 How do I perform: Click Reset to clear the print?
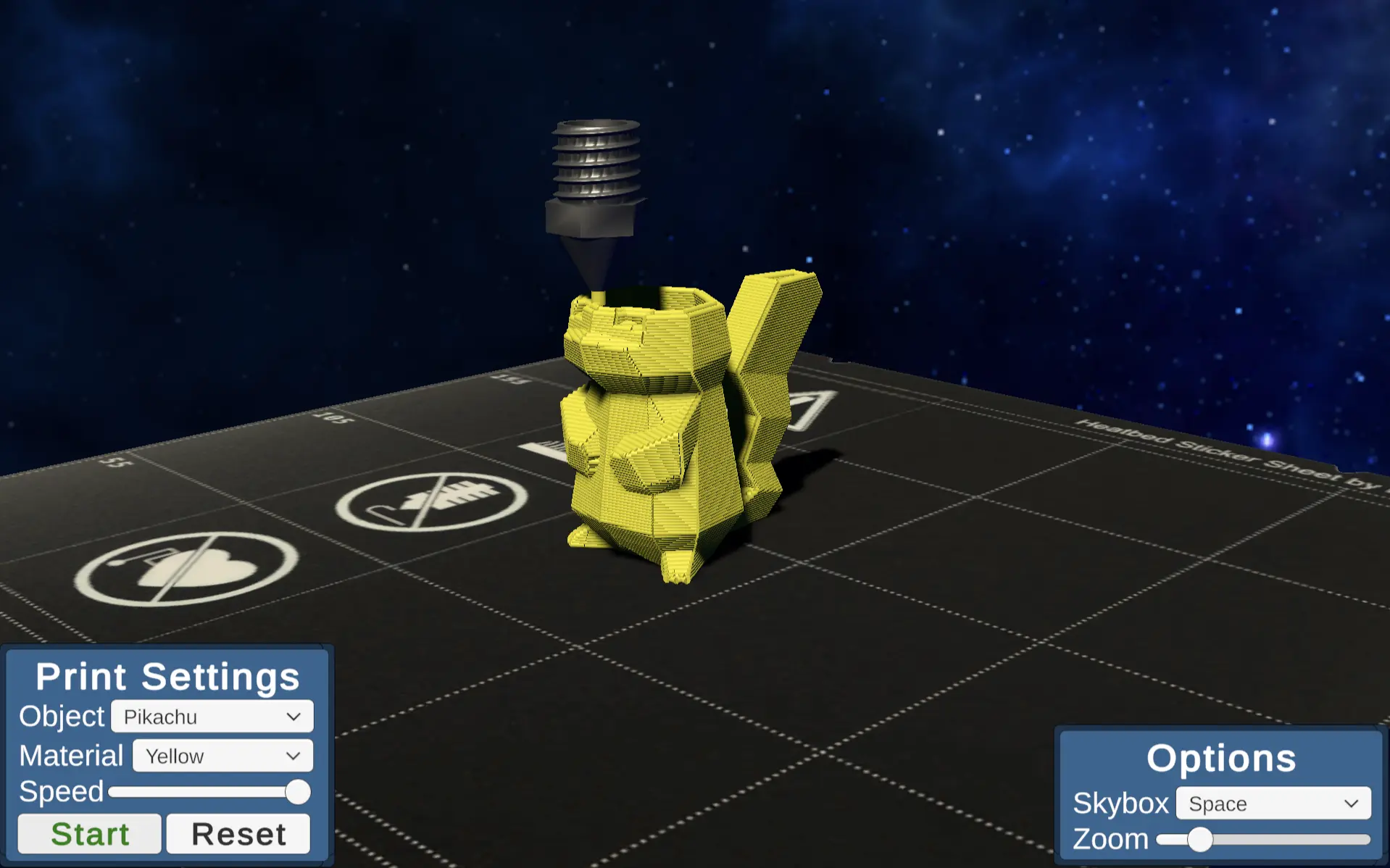point(238,833)
